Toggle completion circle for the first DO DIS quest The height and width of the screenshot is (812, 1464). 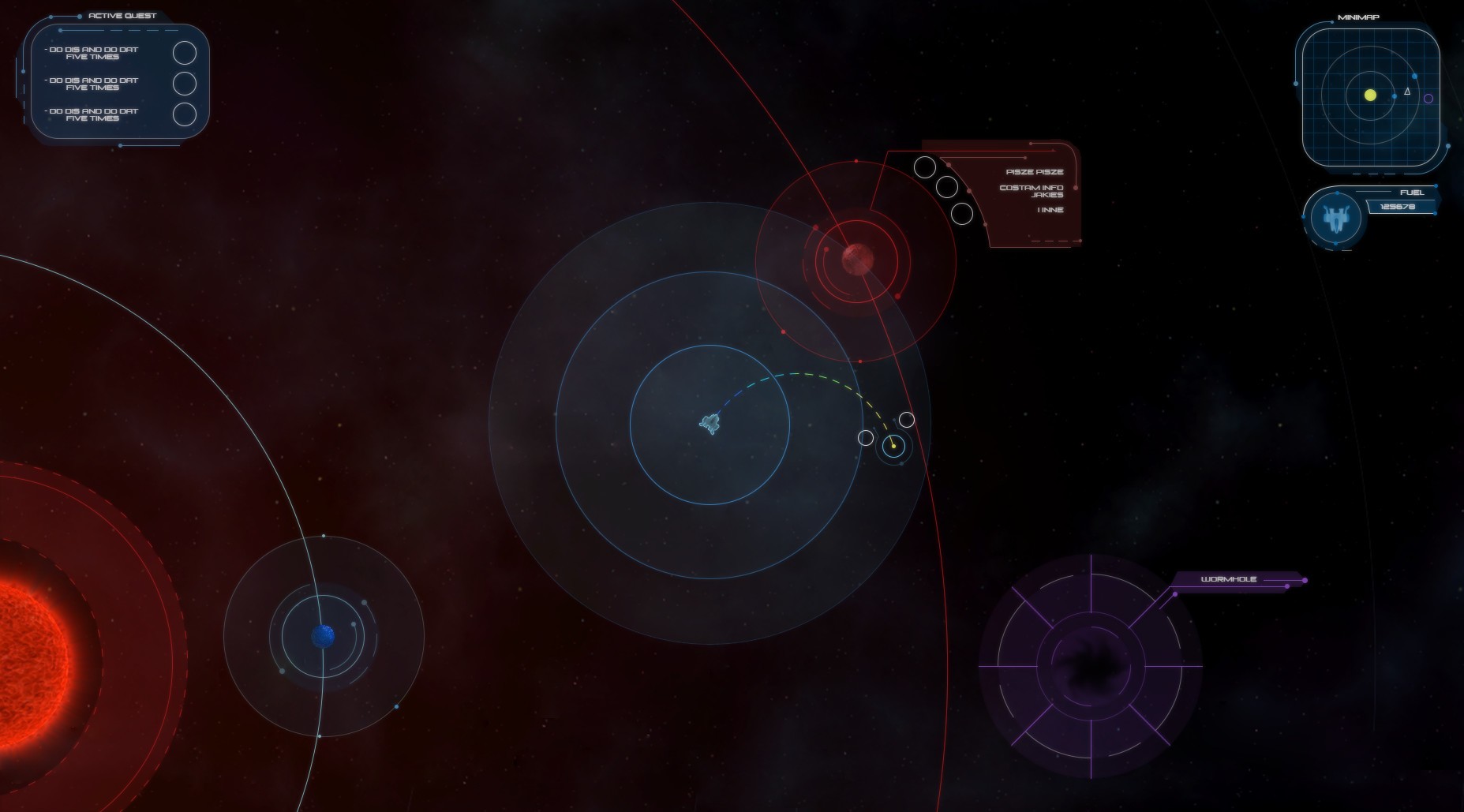coord(186,53)
